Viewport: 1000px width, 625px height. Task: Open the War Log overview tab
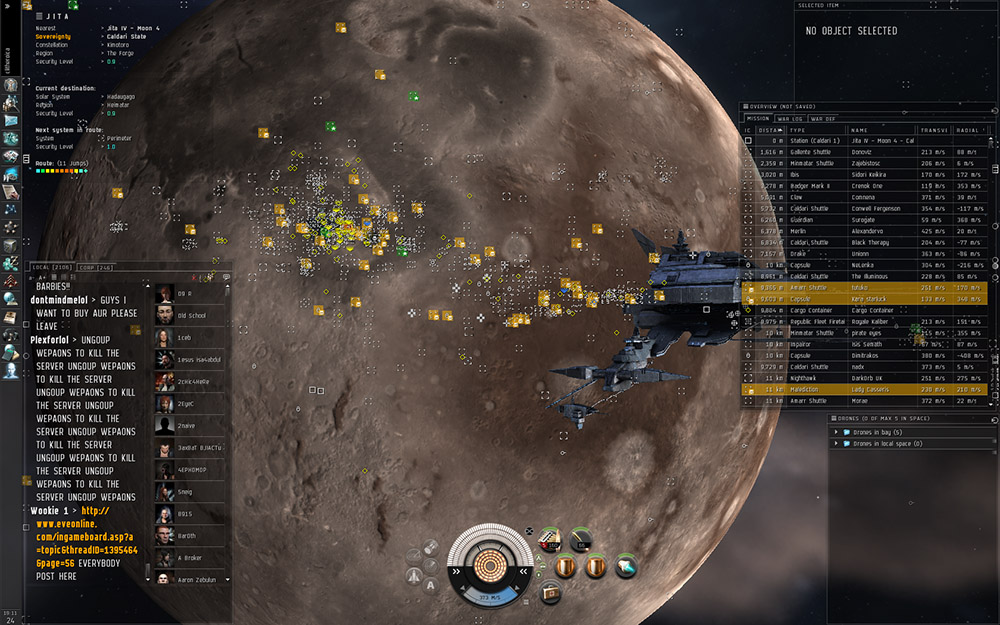[790, 118]
